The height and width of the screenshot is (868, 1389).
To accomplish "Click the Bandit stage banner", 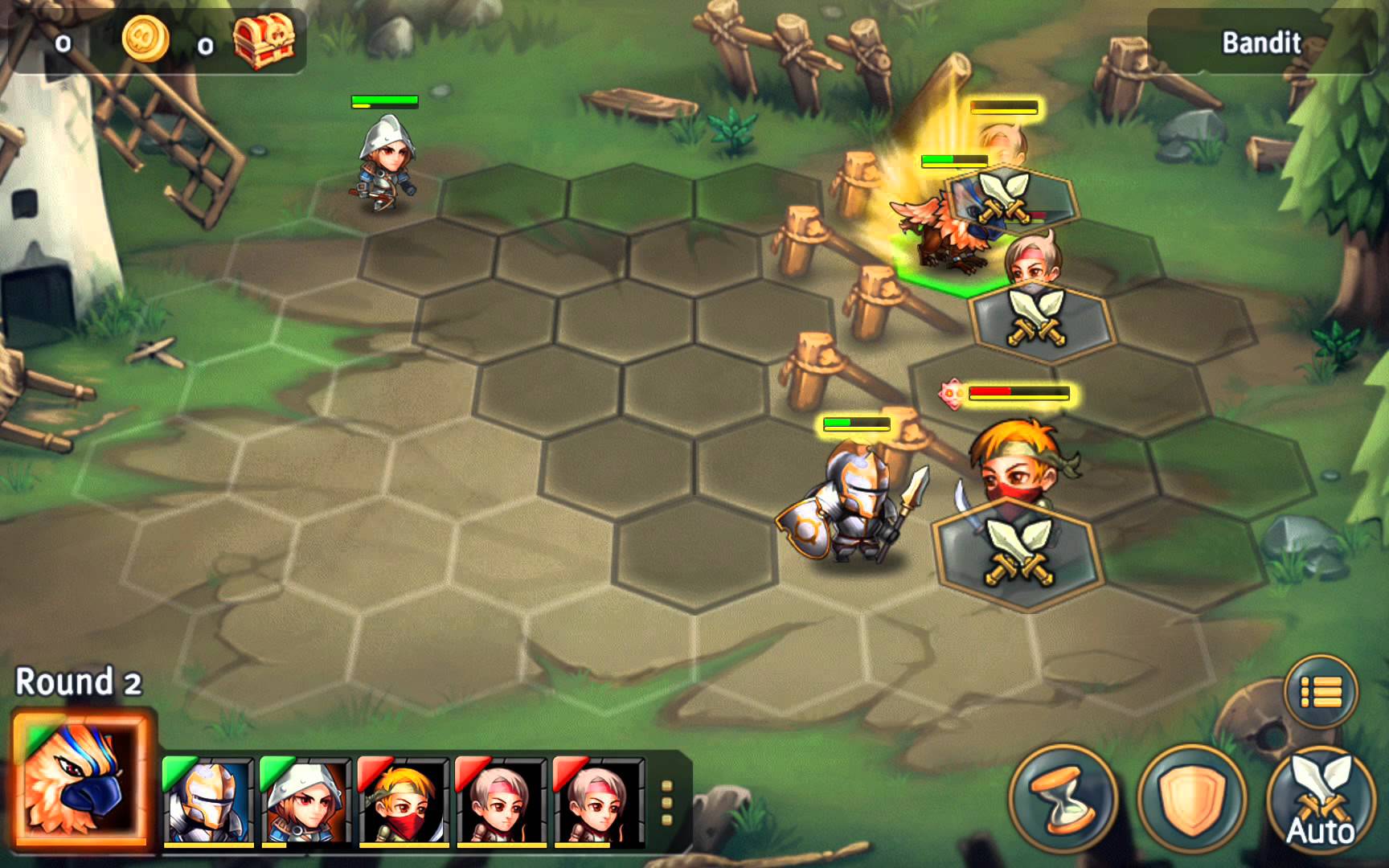I will pos(1260,40).
